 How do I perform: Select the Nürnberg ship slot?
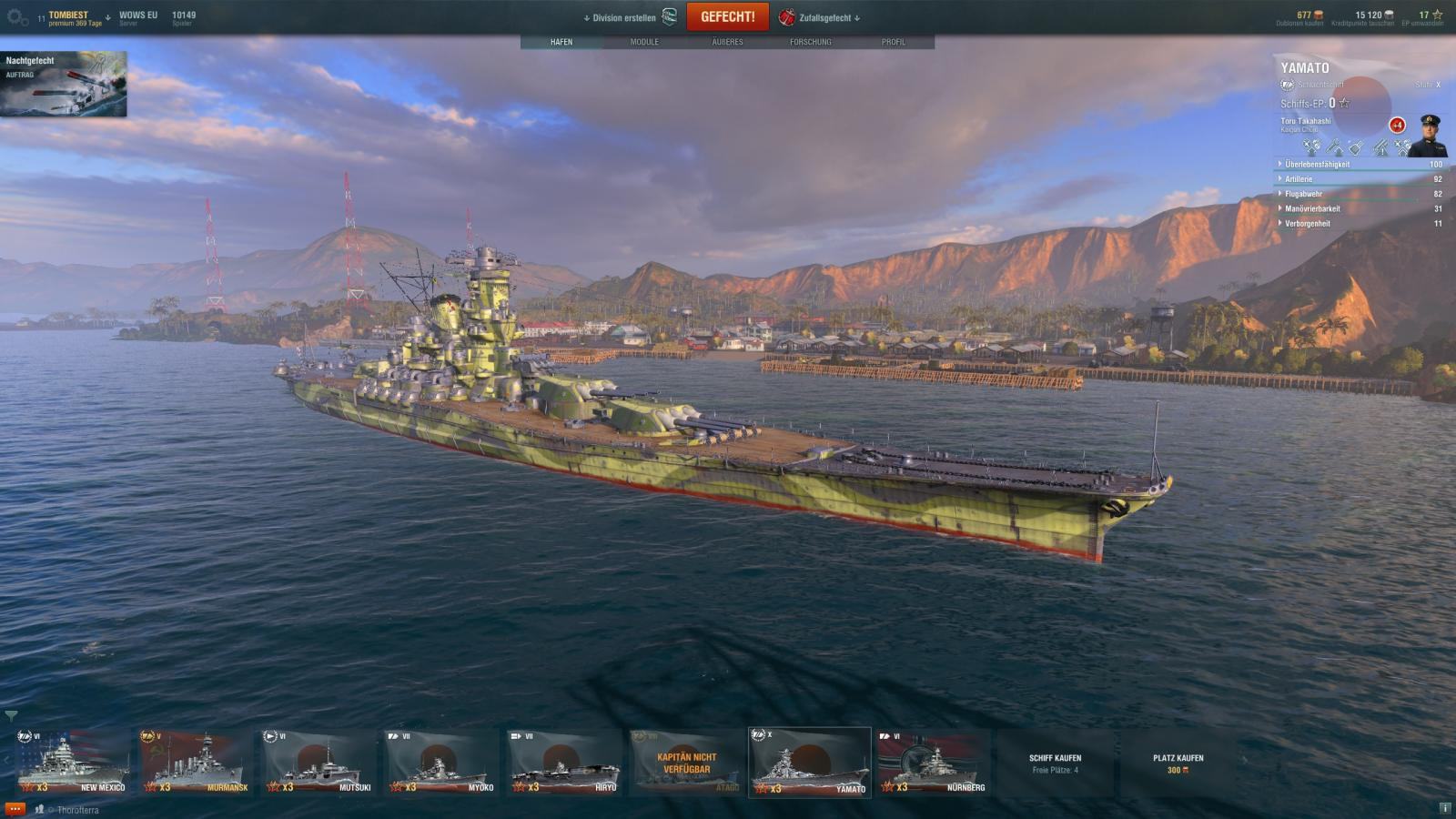pos(933,763)
